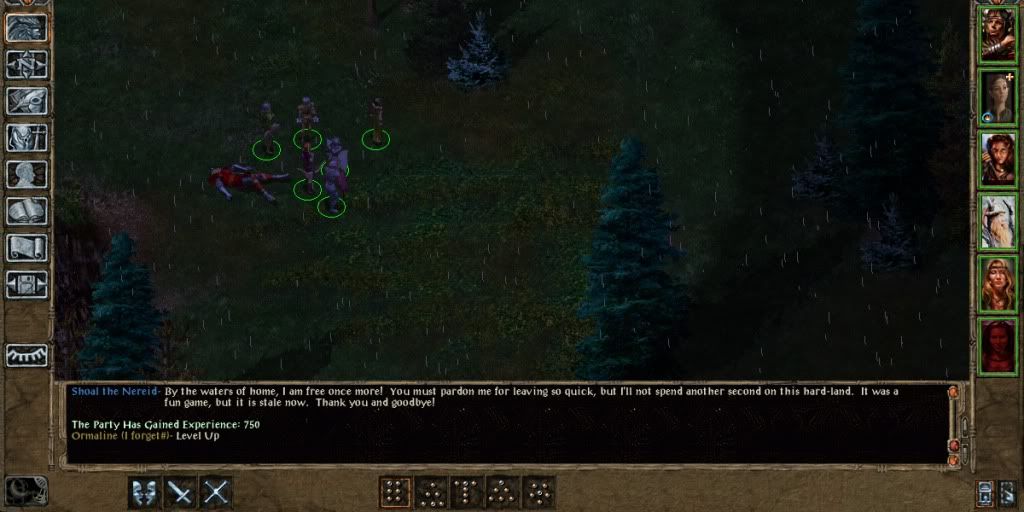Activate the two-faces talk action button

(144, 492)
